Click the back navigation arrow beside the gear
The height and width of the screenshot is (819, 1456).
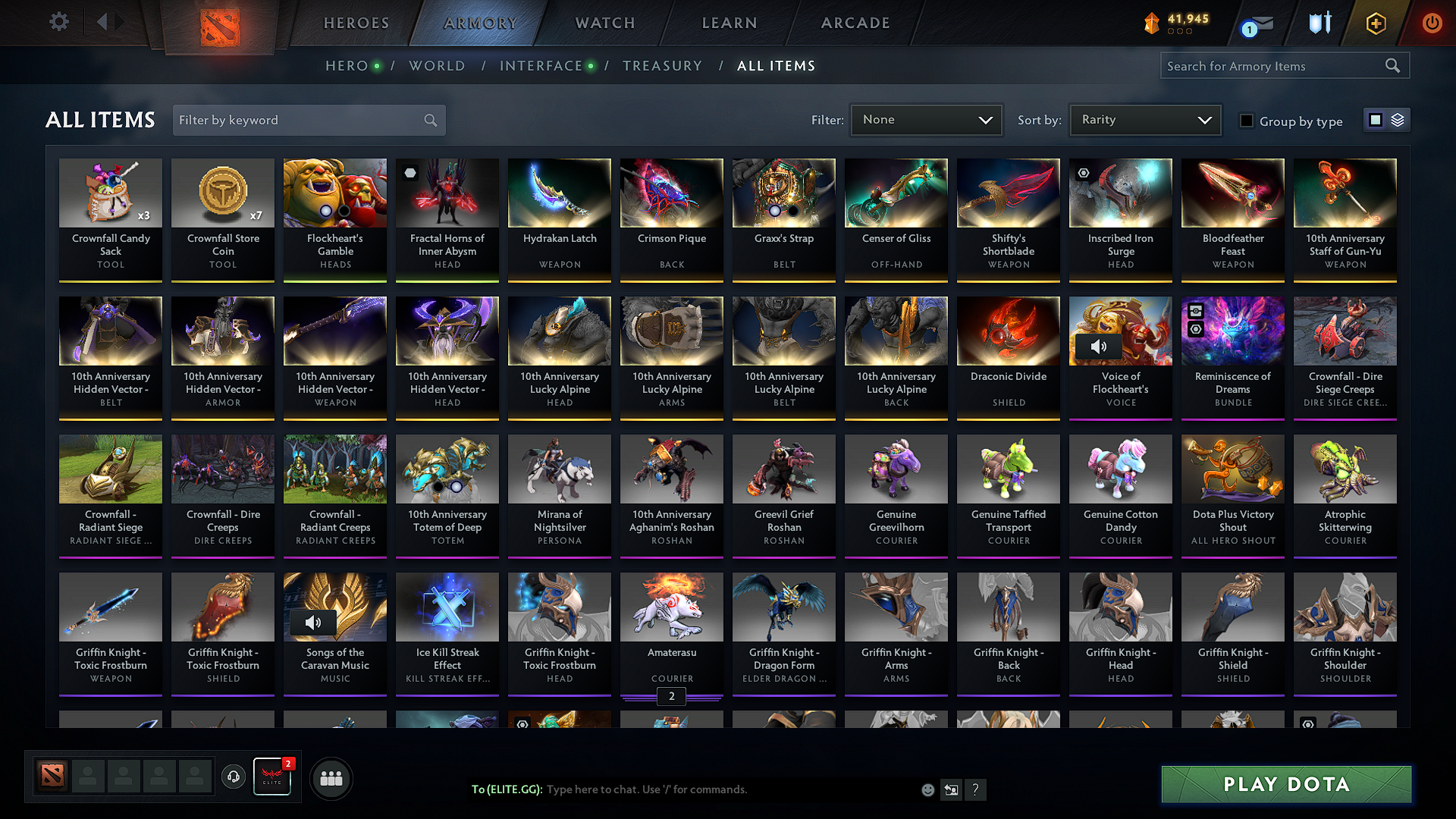[103, 22]
